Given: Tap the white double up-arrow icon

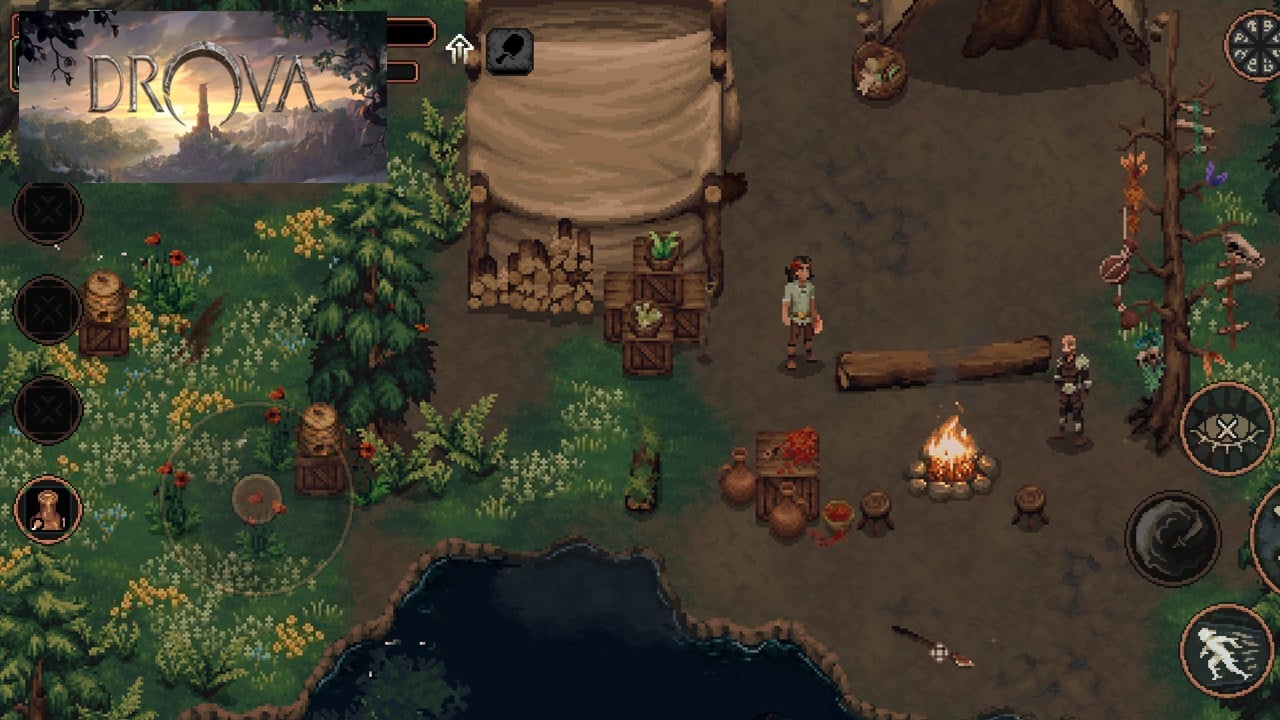Looking at the screenshot, I should pyautogui.click(x=459, y=49).
